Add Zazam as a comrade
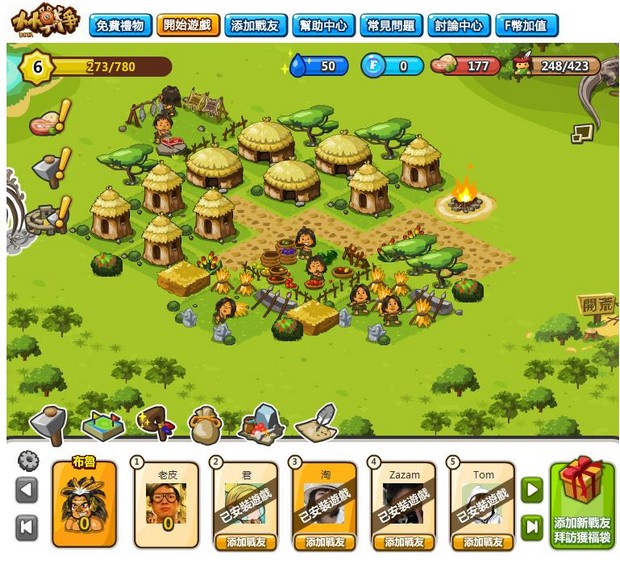The width and height of the screenshot is (620, 564). pyautogui.click(x=404, y=542)
